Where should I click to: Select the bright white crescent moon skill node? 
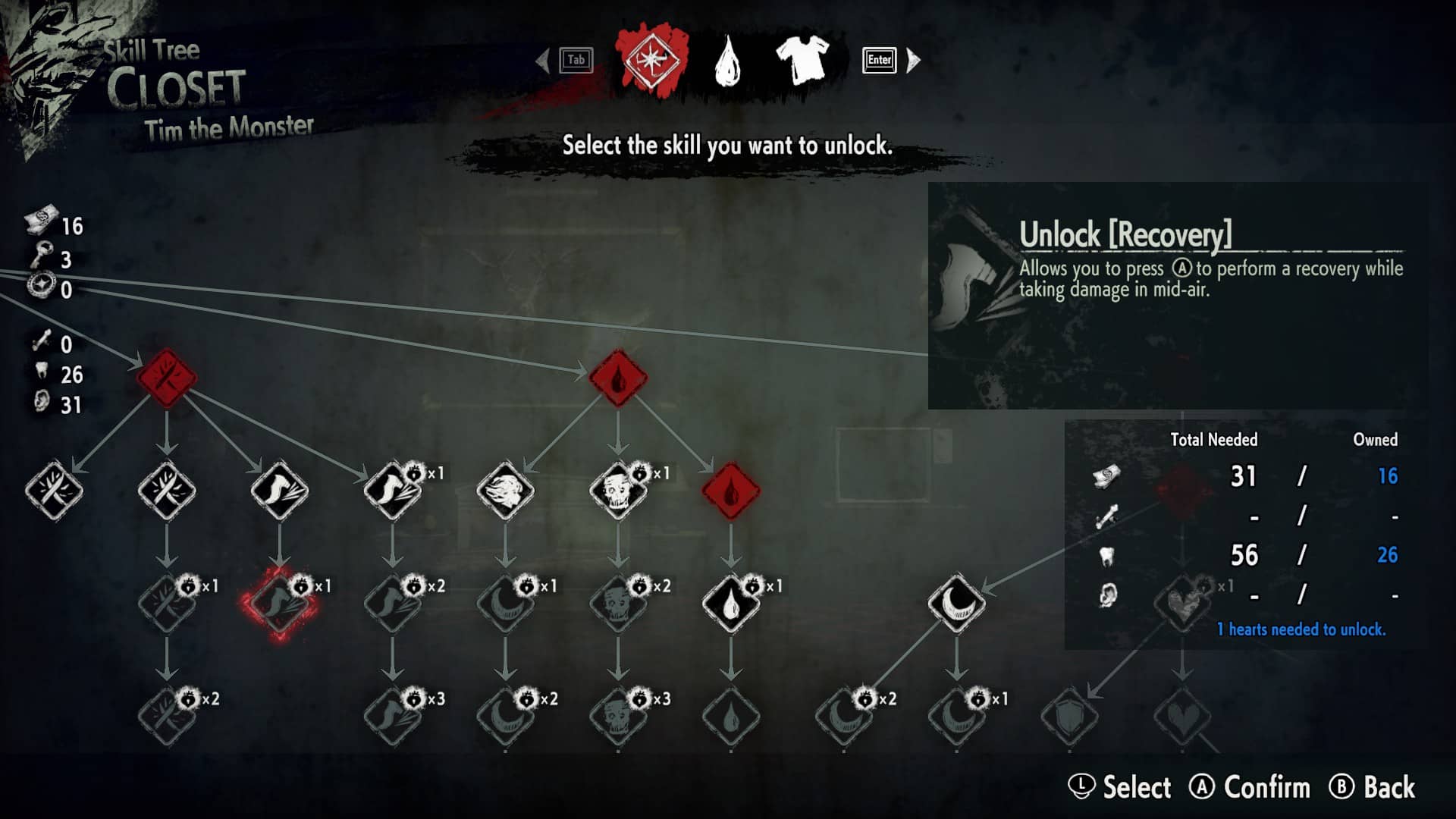(956, 604)
